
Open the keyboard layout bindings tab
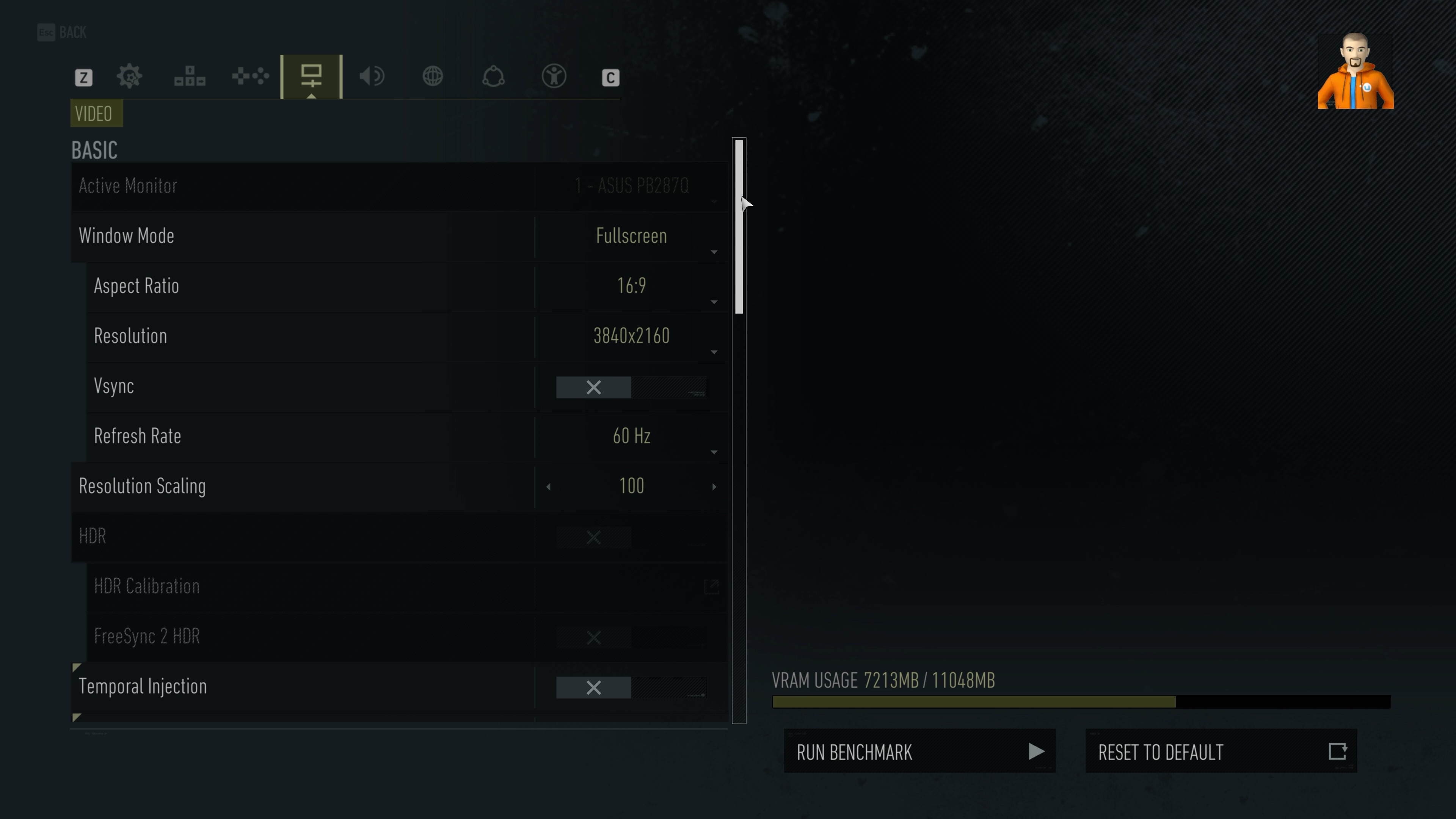click(x=190, y=76)
